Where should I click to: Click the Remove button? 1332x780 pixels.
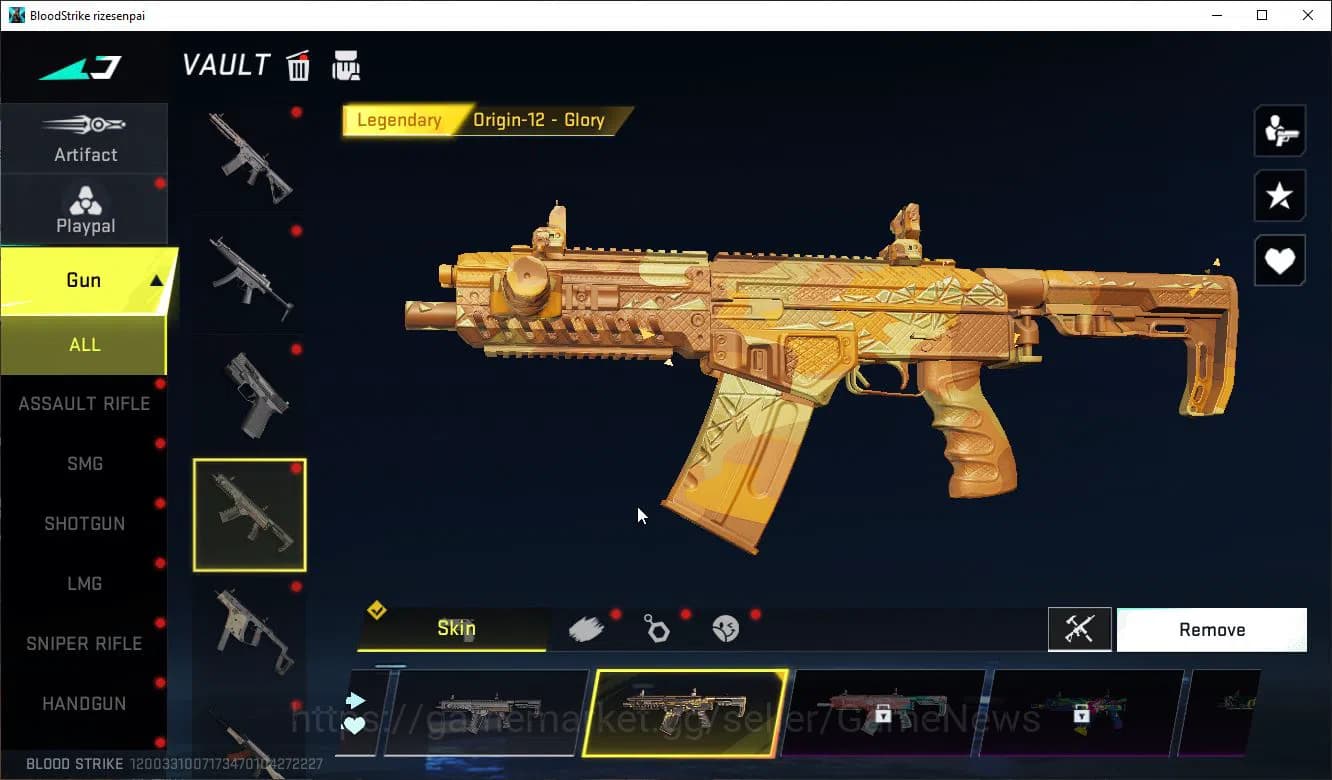[x=1211, y=629]
